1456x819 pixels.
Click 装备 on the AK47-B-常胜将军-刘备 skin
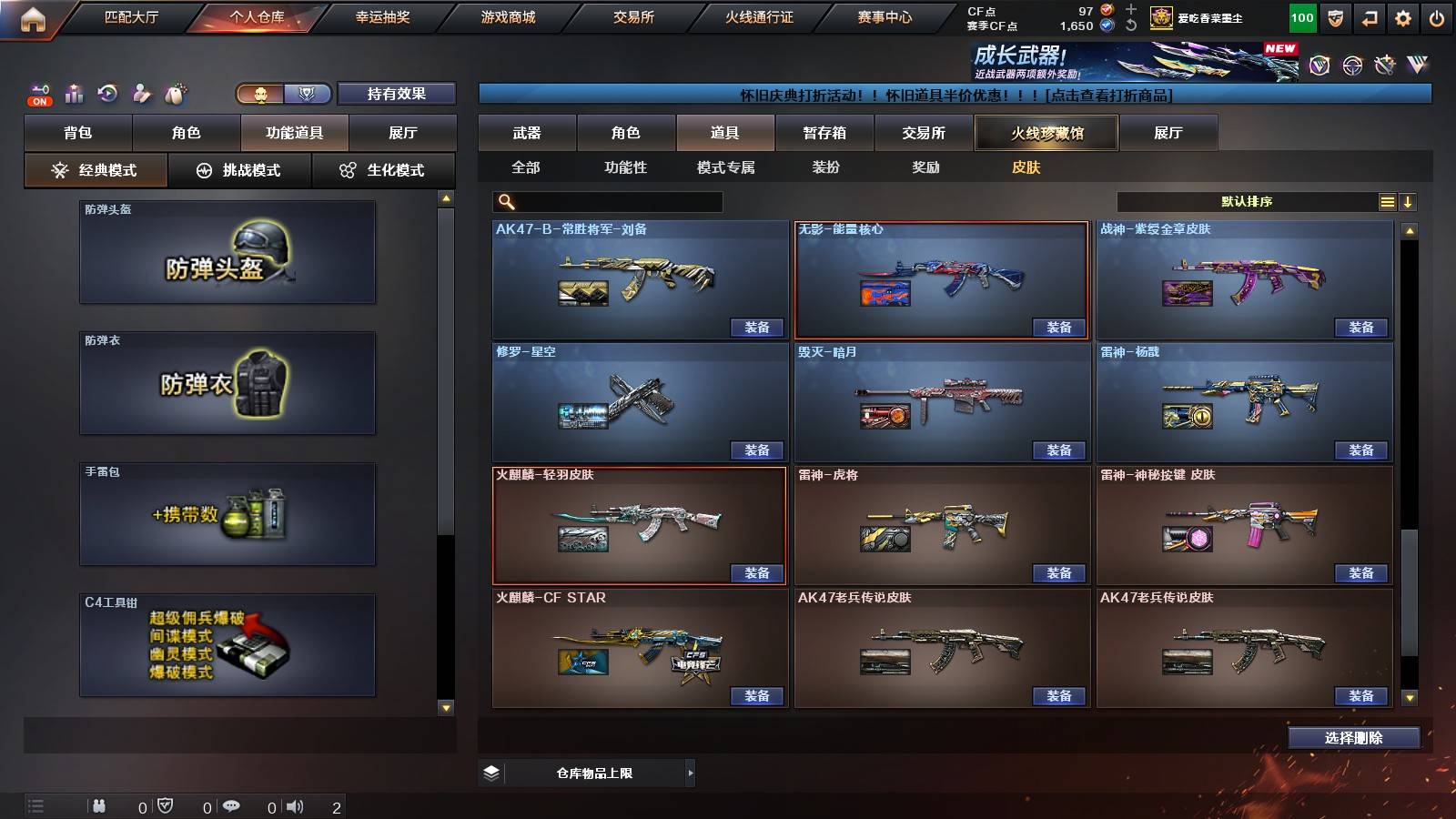pos(757,328)
